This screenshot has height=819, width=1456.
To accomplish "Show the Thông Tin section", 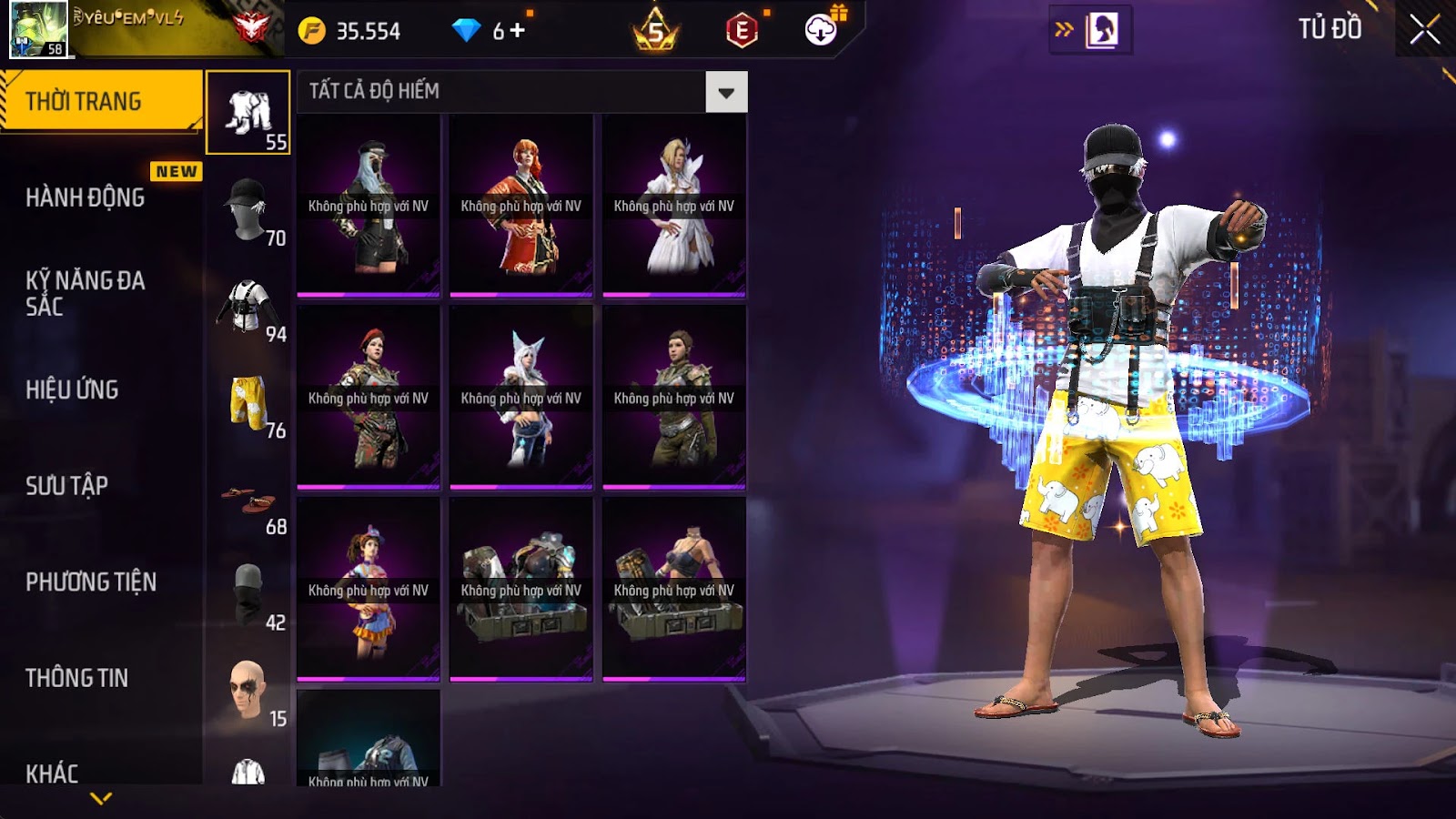I will (77, 678).
